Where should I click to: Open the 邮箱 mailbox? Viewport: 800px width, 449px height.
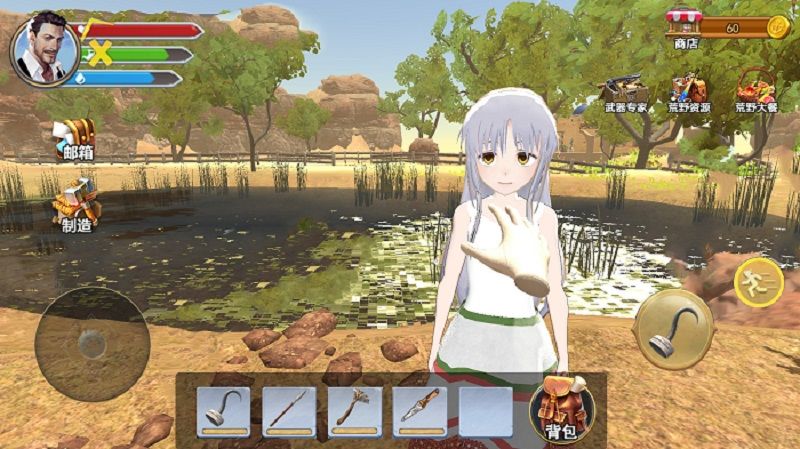coord(76,136)
